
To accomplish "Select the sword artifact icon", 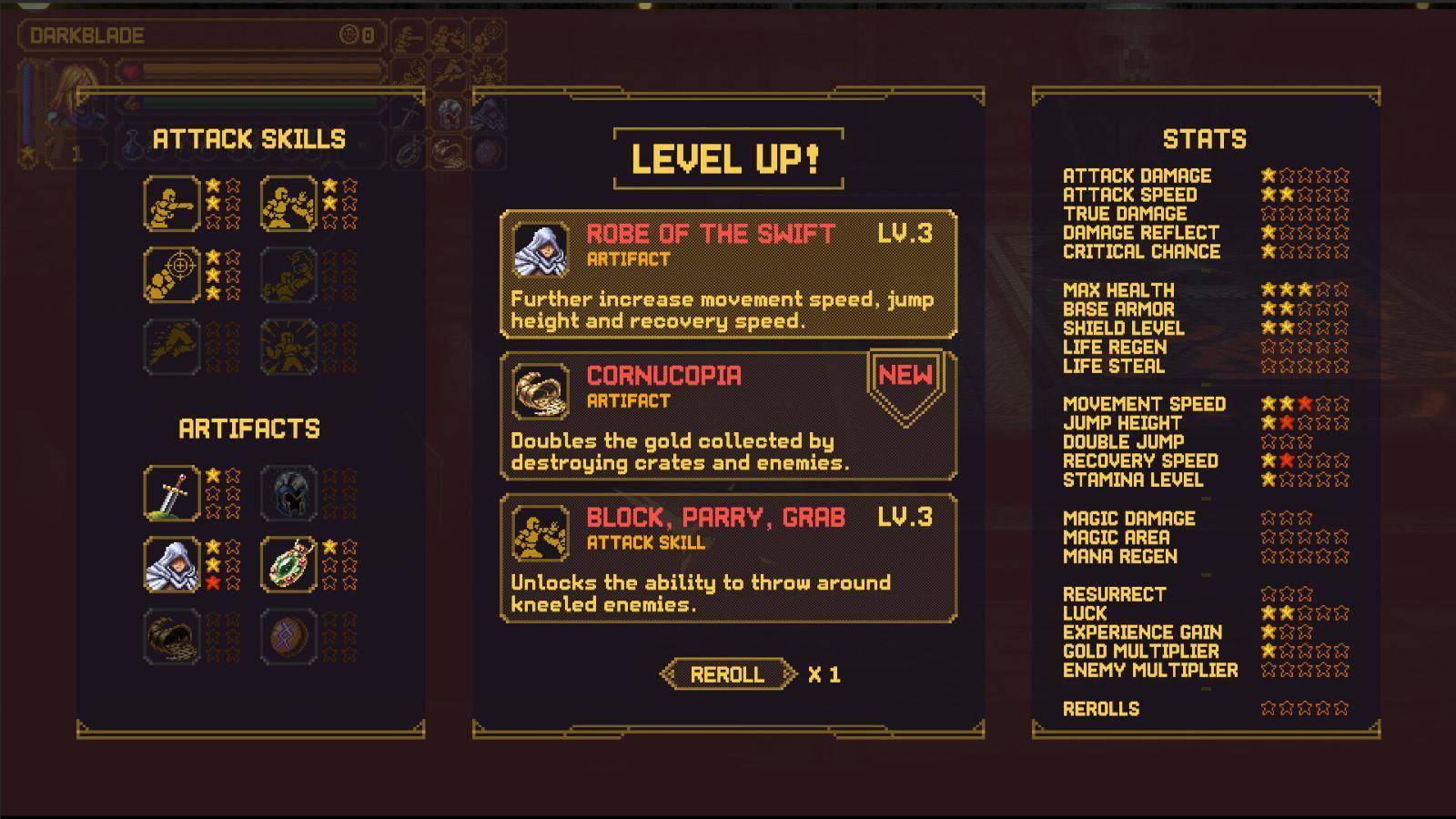I will [171, 493].
